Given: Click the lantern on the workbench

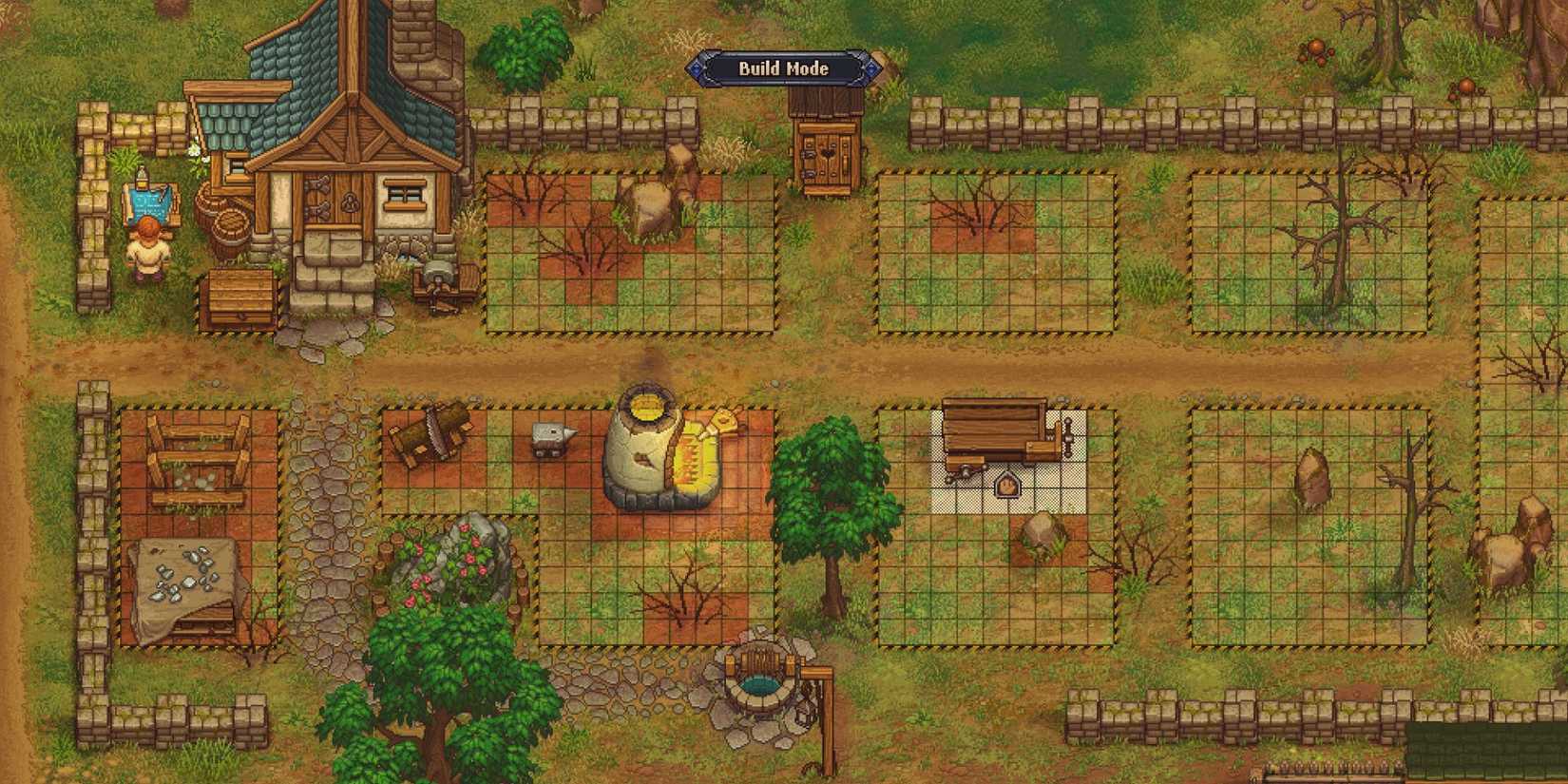Looking at the screenshot, I should click(1005, 487).
